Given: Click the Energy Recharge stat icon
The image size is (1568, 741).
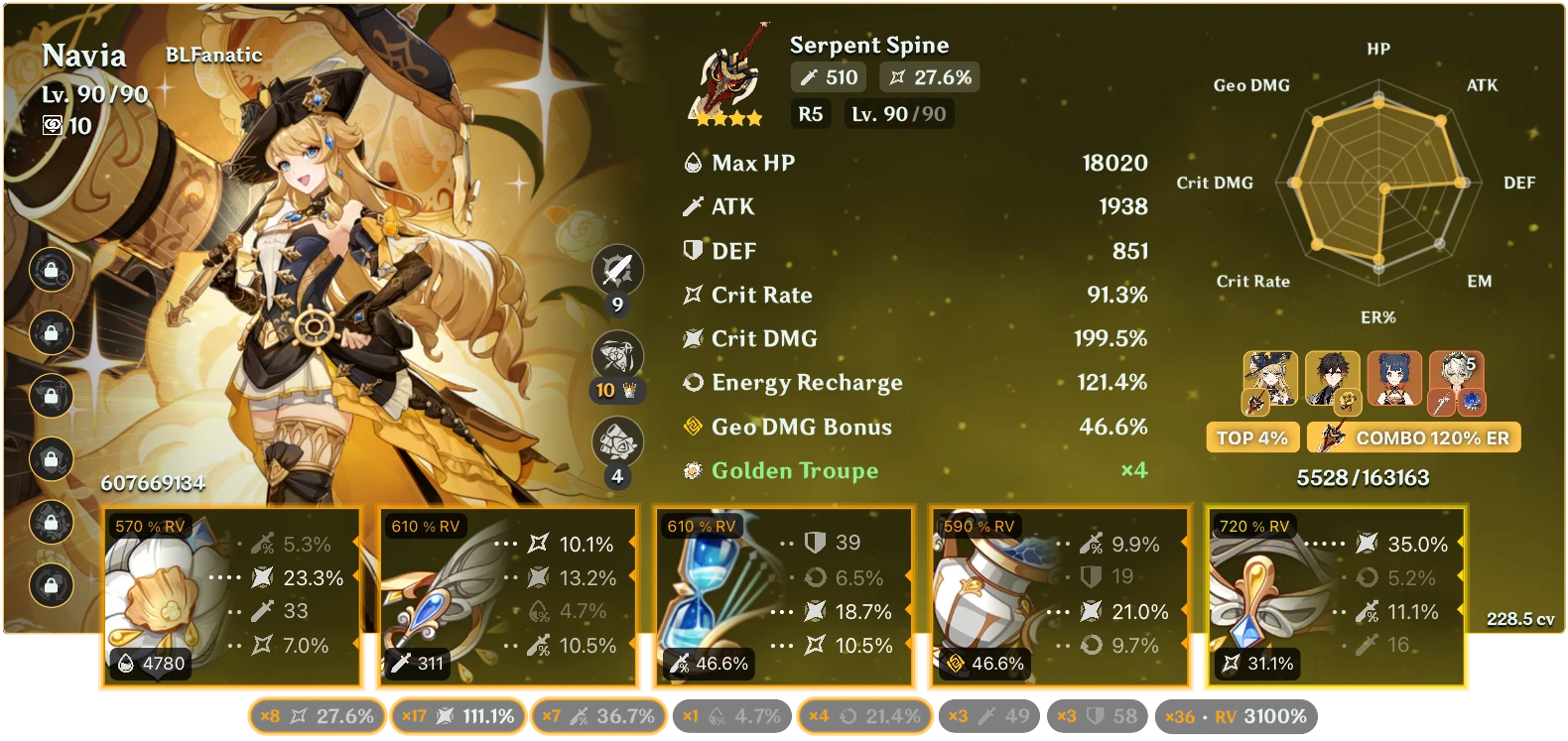Looking at the screenshot, I should pos(692,383).
